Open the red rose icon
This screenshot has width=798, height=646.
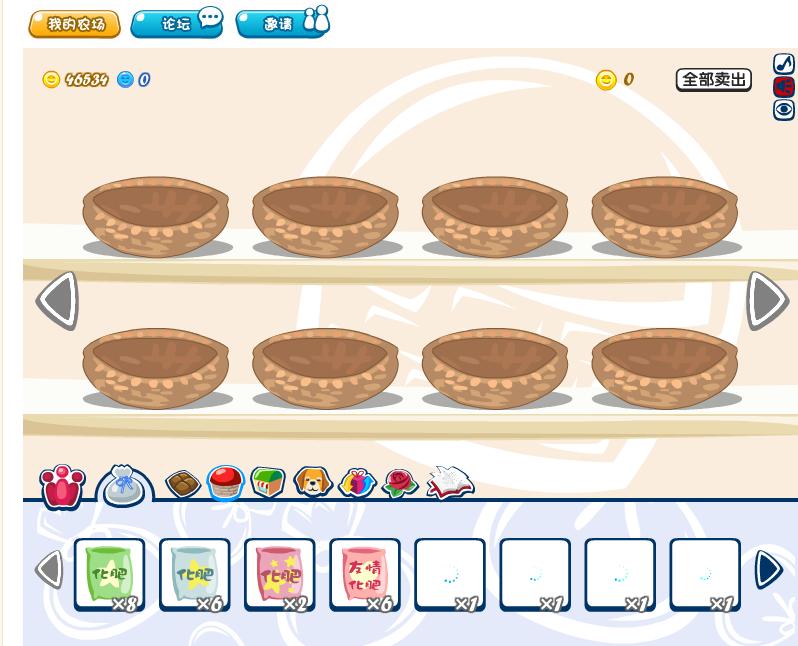click(x=400, y=484)
